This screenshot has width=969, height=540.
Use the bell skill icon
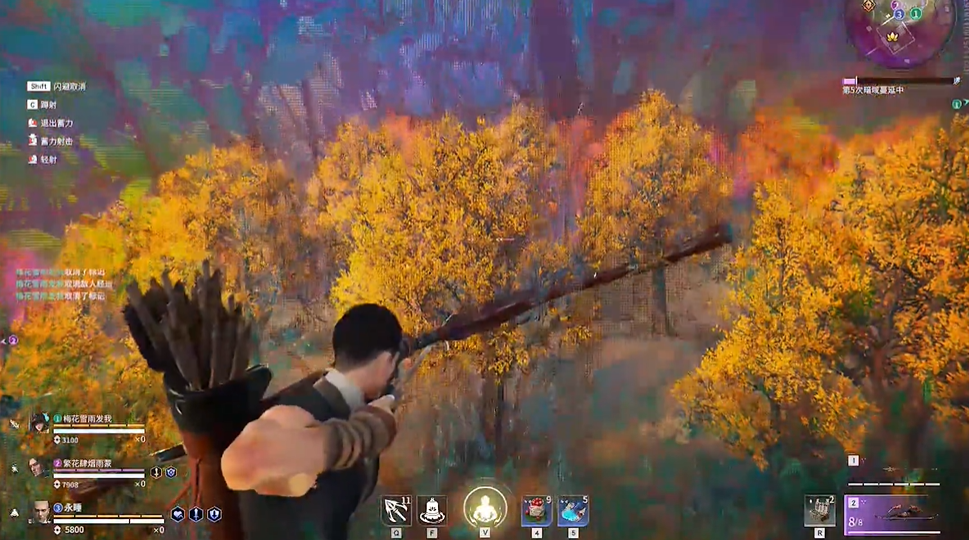point(432,510)
